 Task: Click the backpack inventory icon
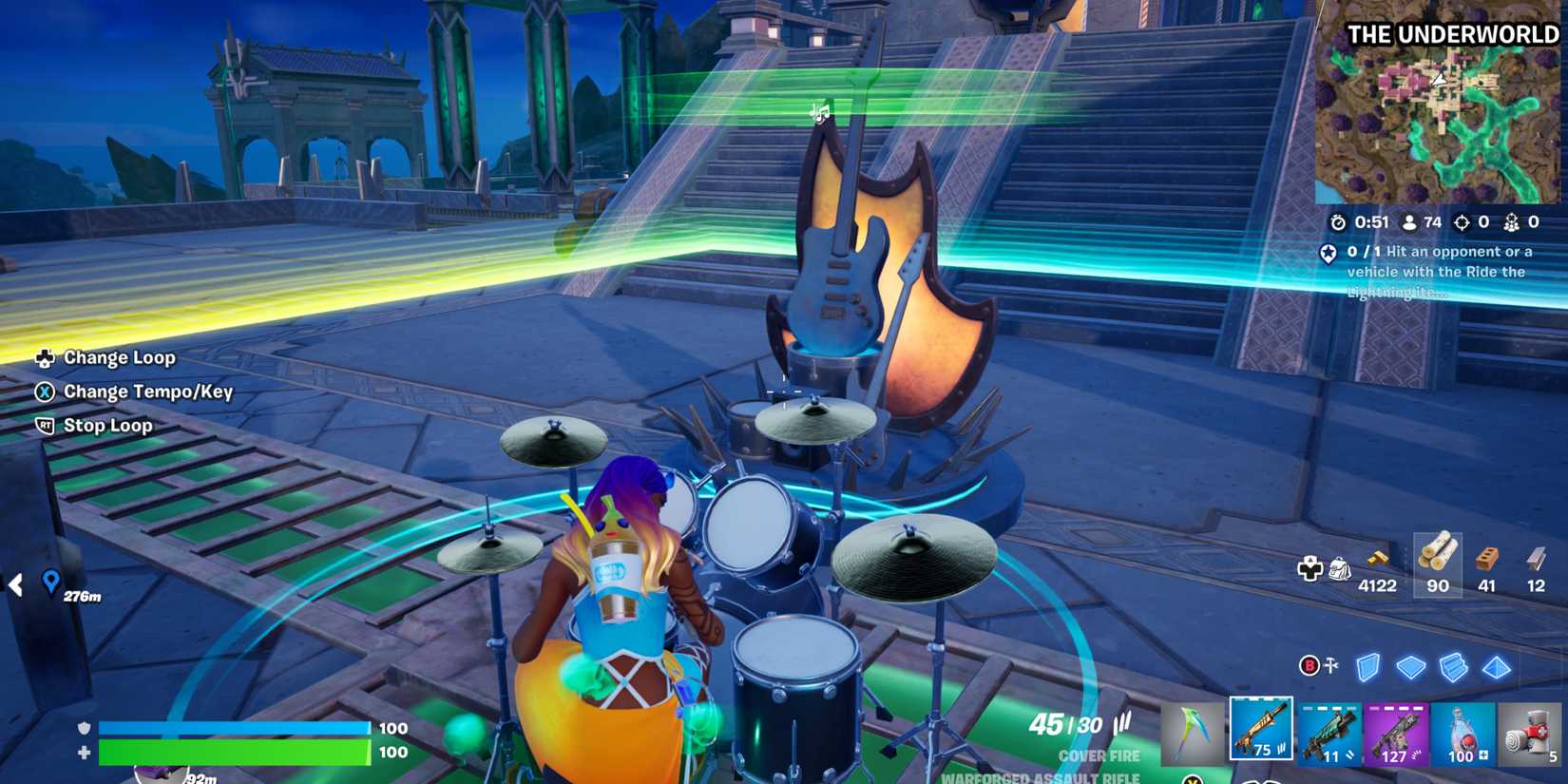point(1340,566)
